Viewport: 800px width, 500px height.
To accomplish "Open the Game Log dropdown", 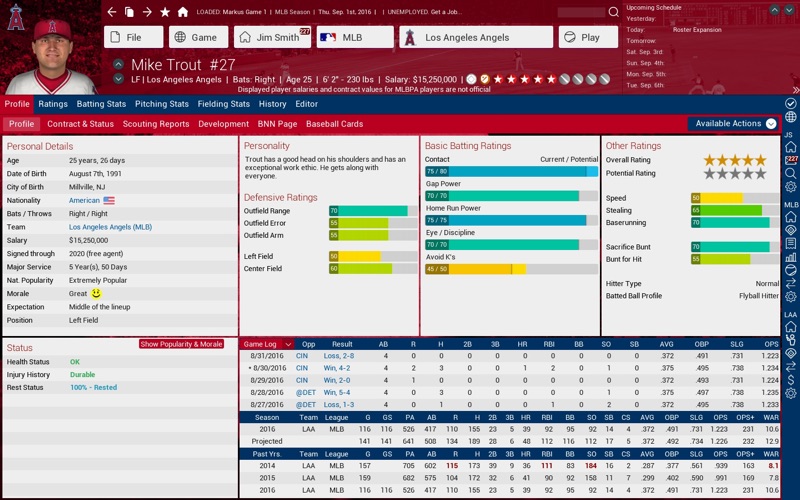I will 267,344.
